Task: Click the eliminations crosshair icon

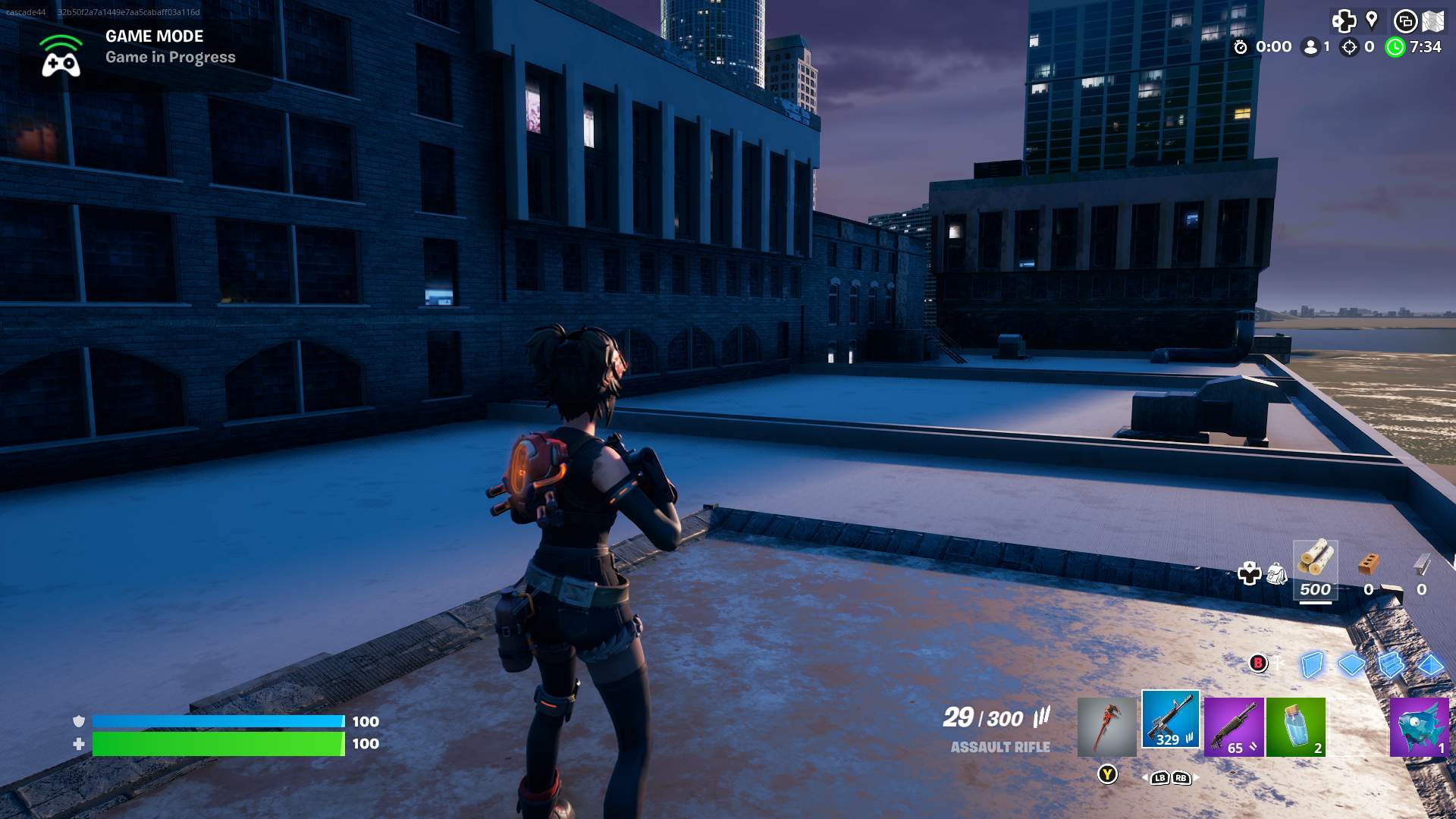Action: 1348,47
